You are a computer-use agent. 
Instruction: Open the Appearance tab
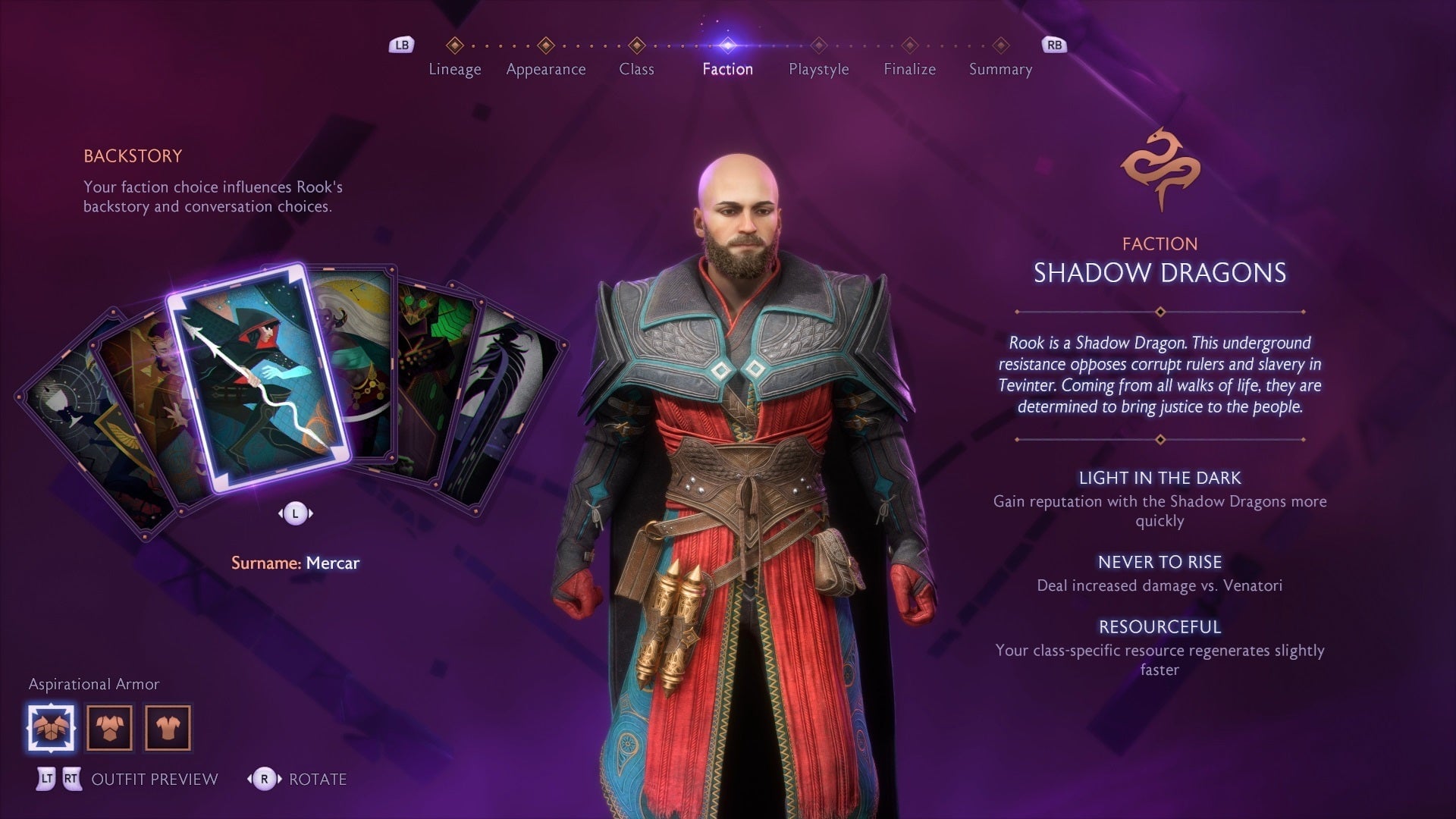tap(546, 69)
